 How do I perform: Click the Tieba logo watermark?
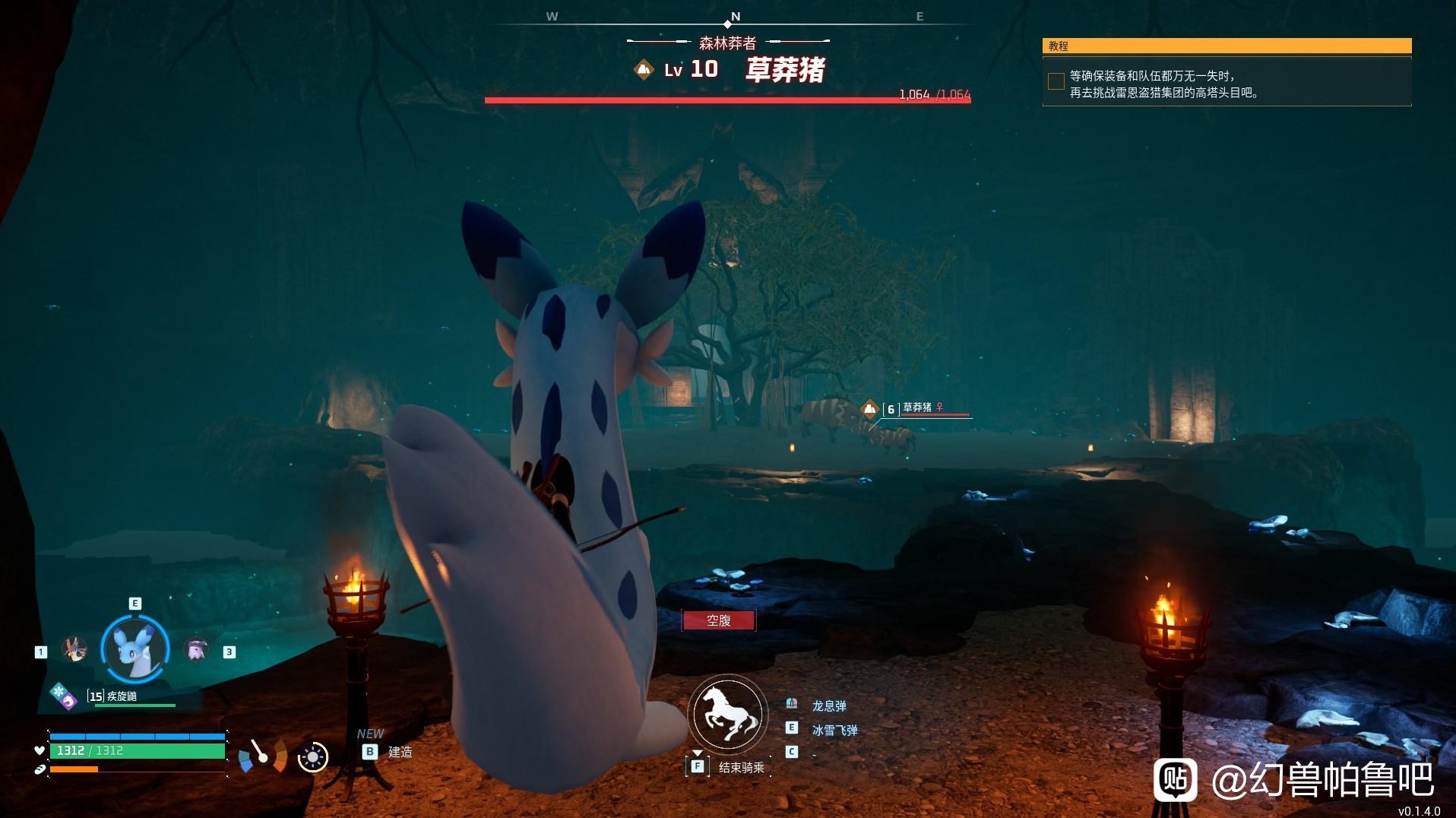pos(1174,779)
